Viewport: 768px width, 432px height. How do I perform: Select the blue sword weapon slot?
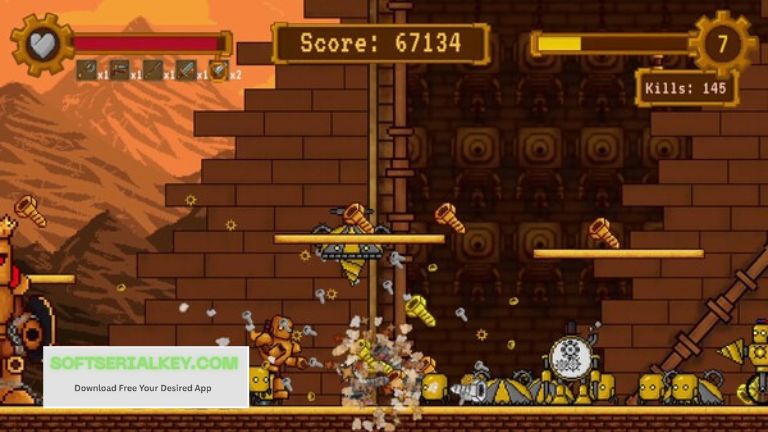click(x=186, y=69)
